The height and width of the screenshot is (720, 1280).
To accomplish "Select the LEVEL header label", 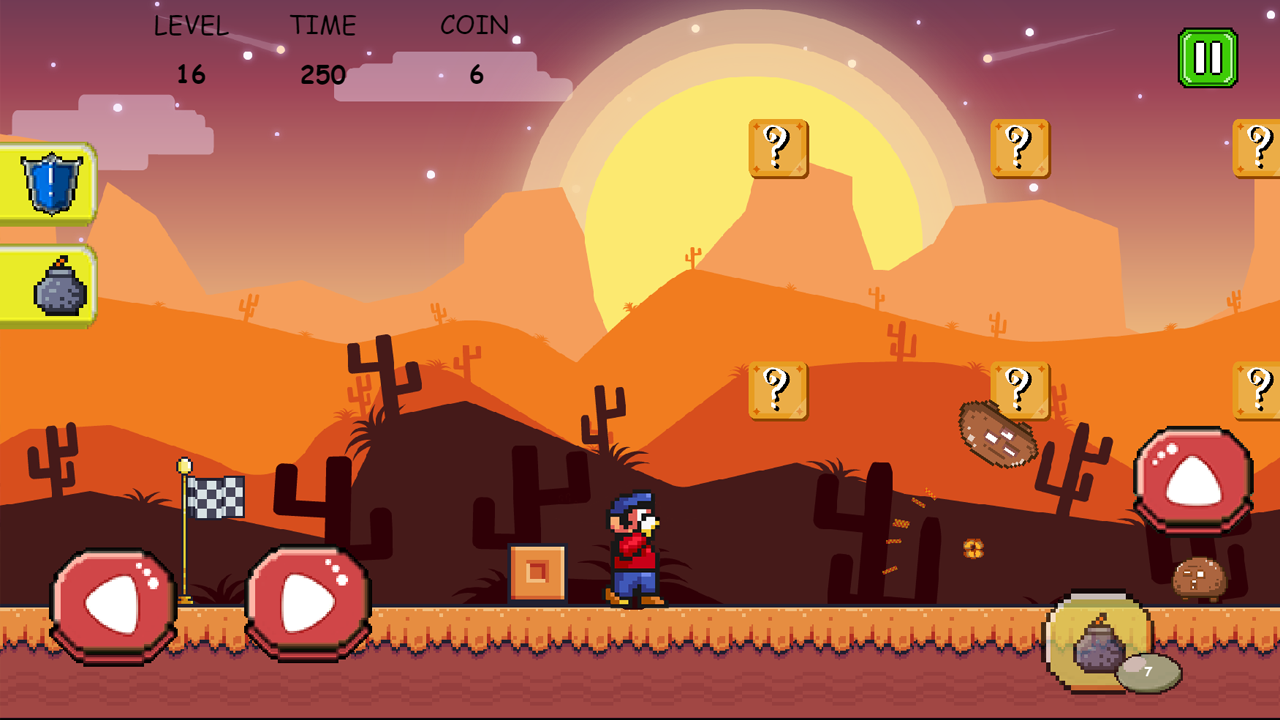I will [193, 26].
